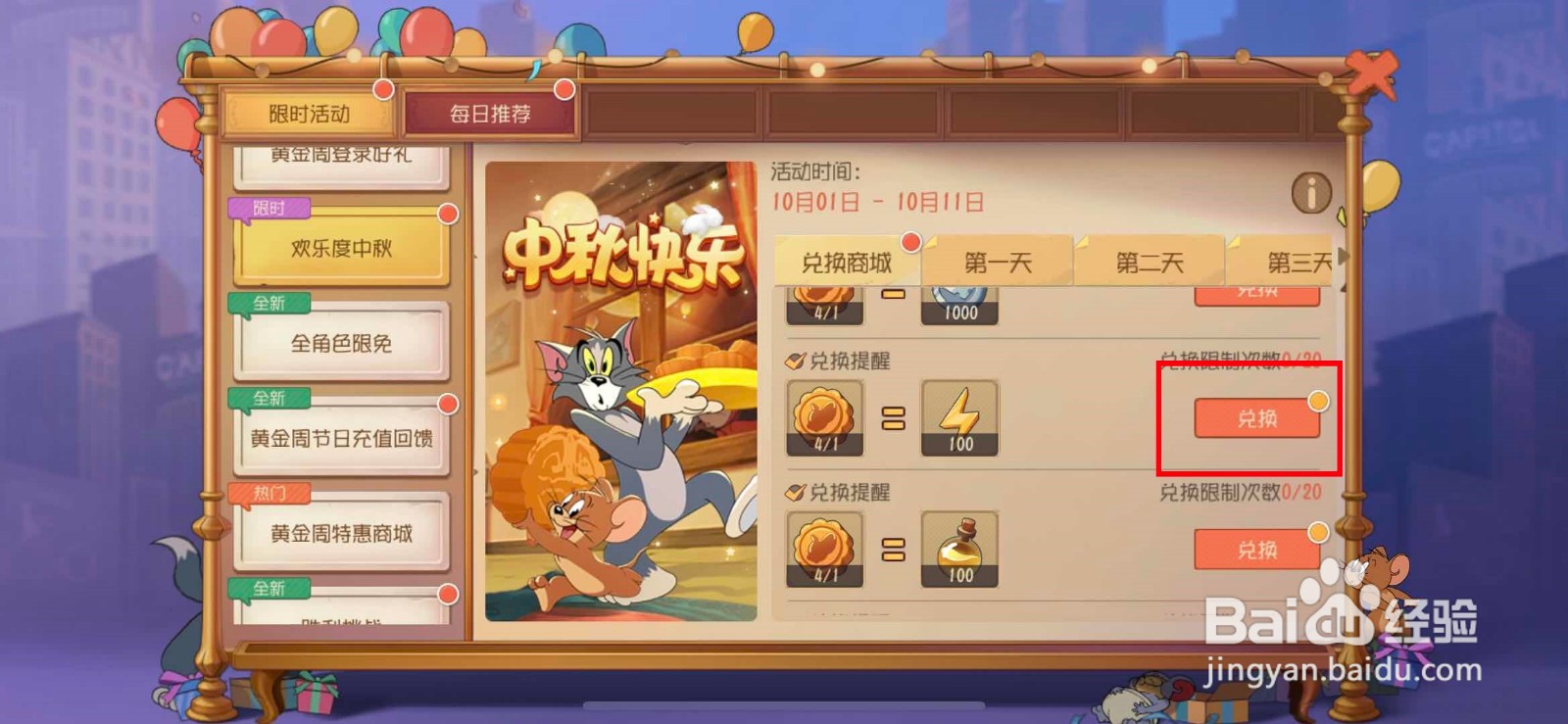Viewport: 1568px width, 724px height.
Task: Click the bottom 兑换 button for the potion exchange
Action: 1256,548
